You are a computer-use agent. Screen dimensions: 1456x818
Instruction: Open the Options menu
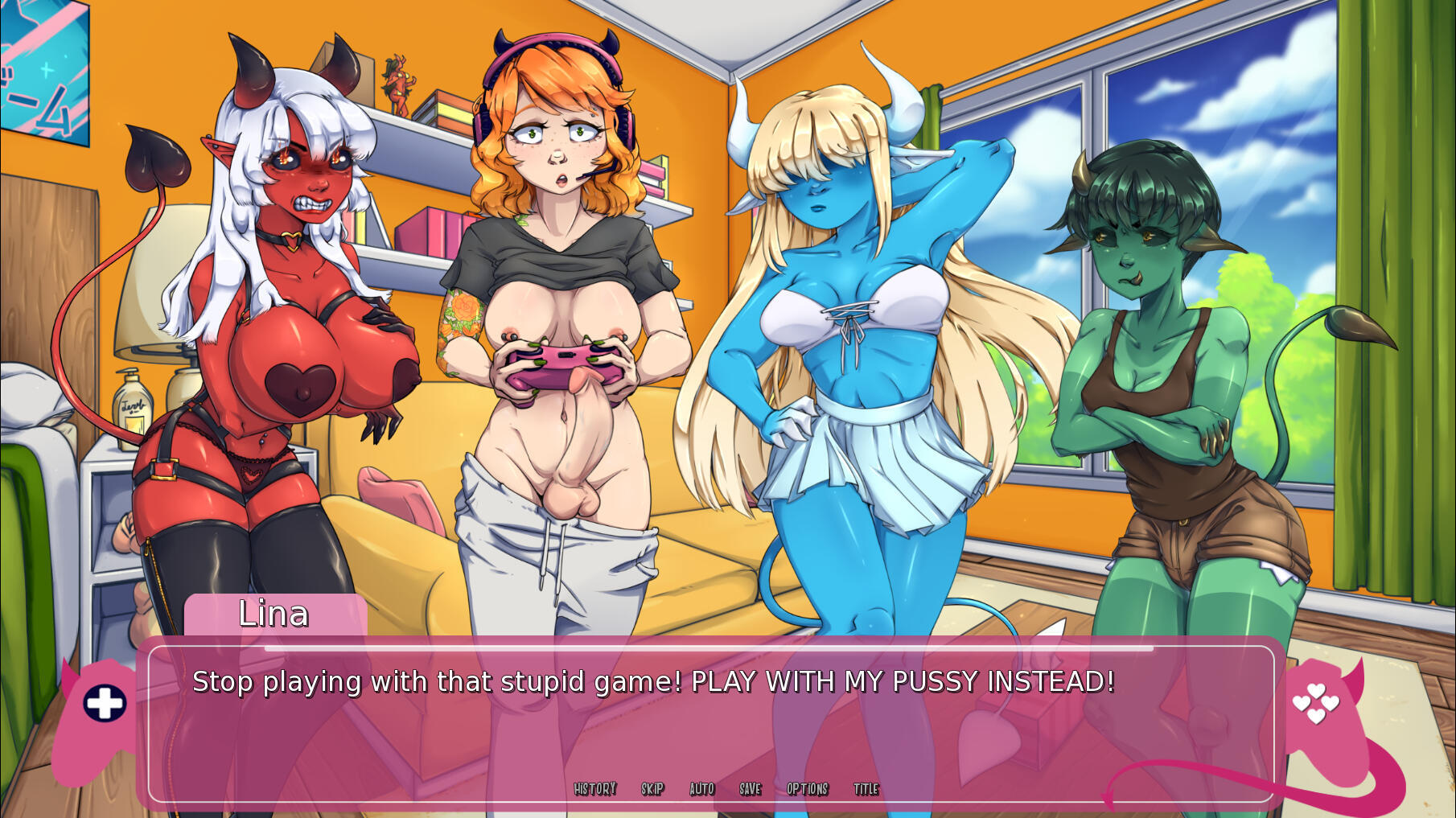[807, 789]
